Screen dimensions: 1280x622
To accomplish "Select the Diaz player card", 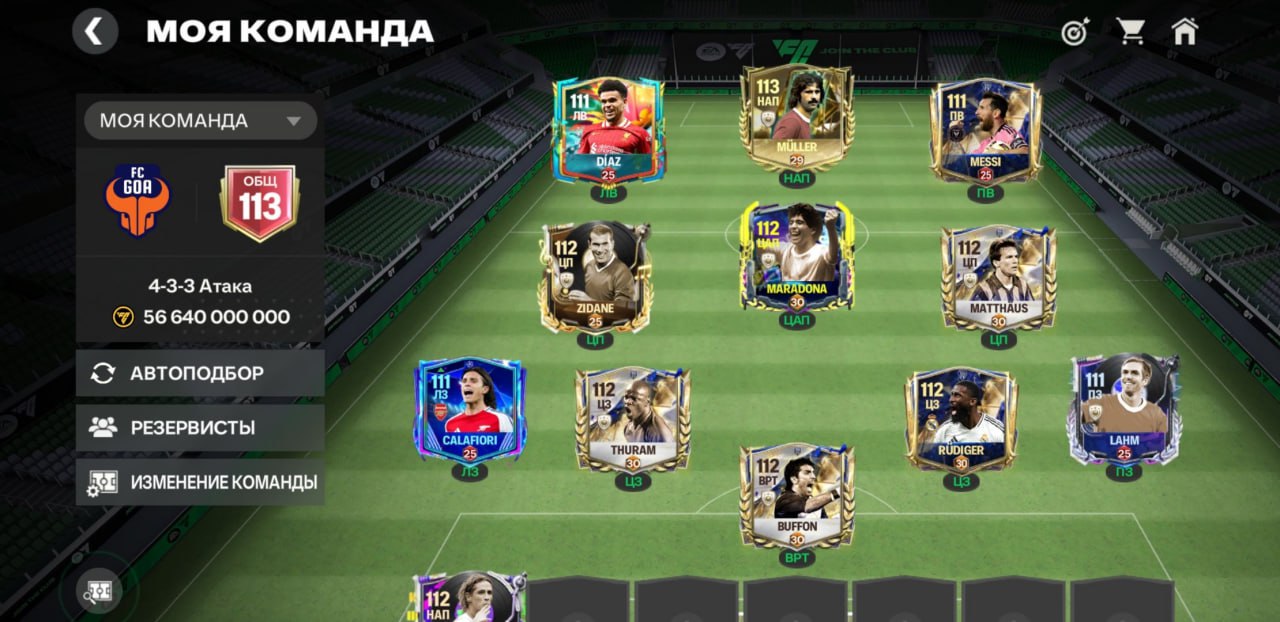I will [607, 130].
